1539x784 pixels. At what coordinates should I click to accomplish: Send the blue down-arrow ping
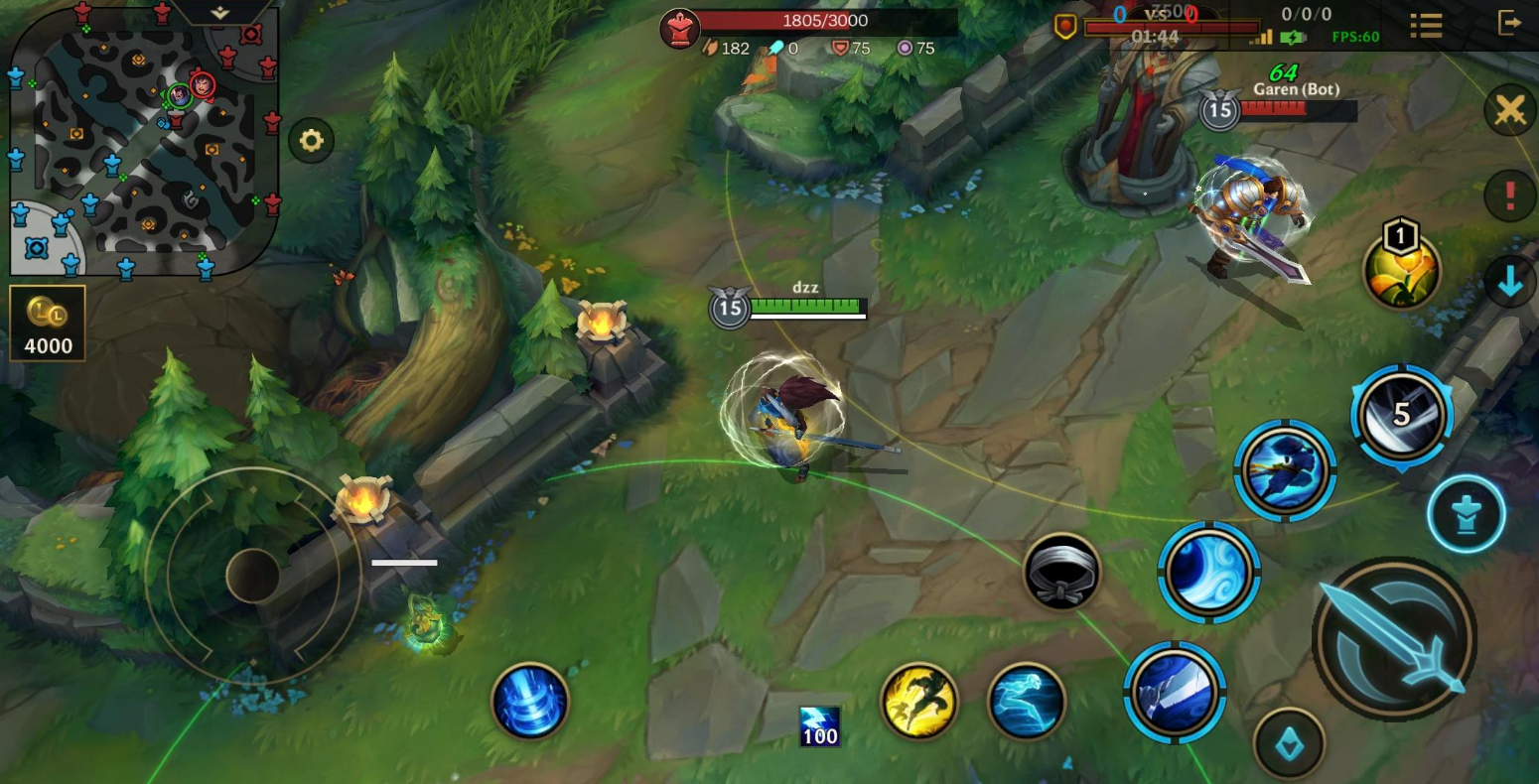pos(1509,282)
